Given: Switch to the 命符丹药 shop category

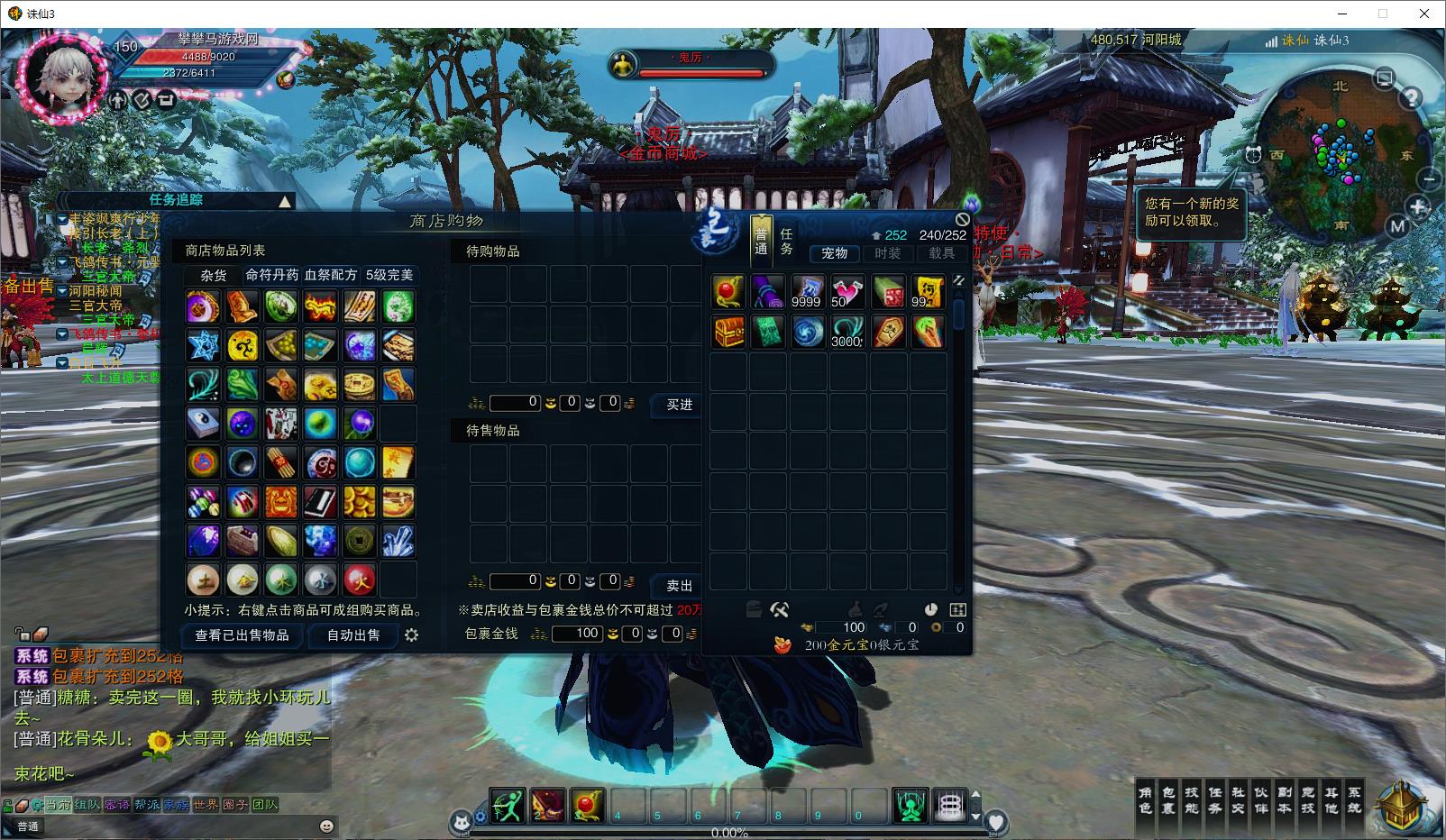Looking at the screenshot, I should 271,275.
